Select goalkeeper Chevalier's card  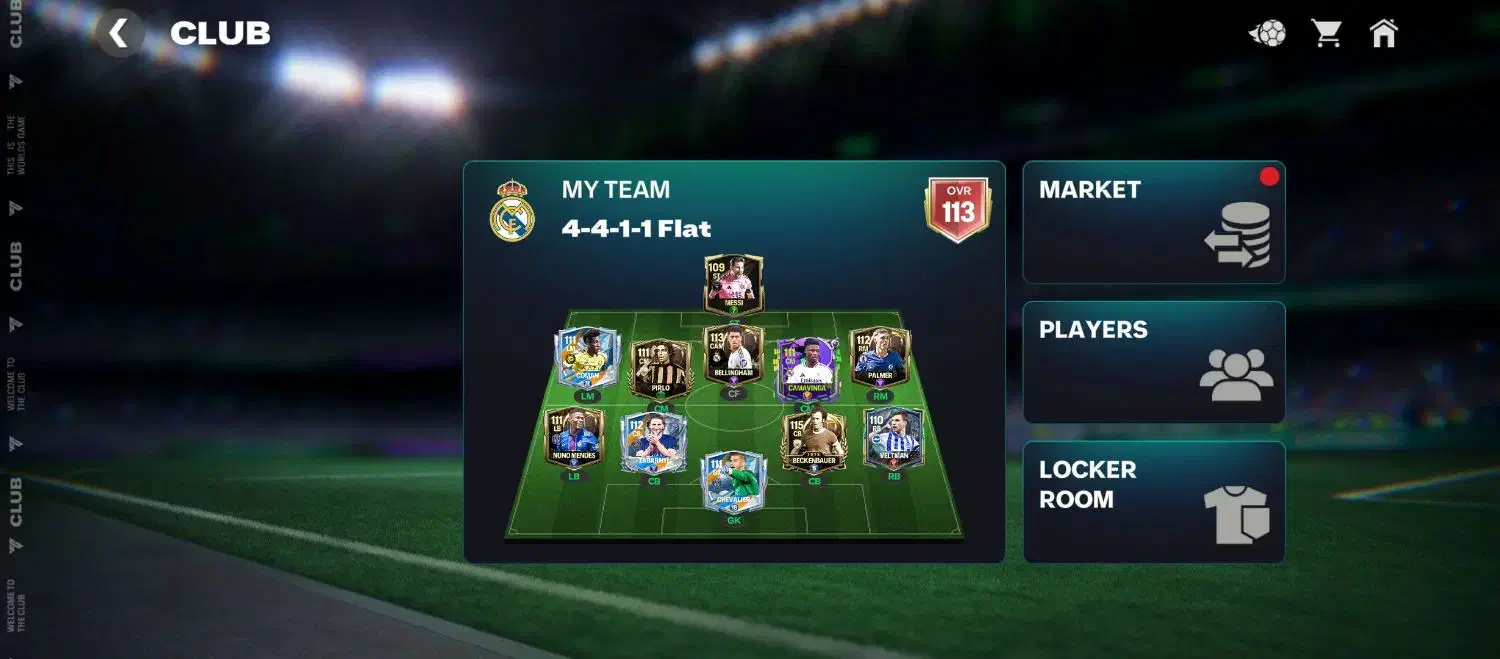[733, 482]
